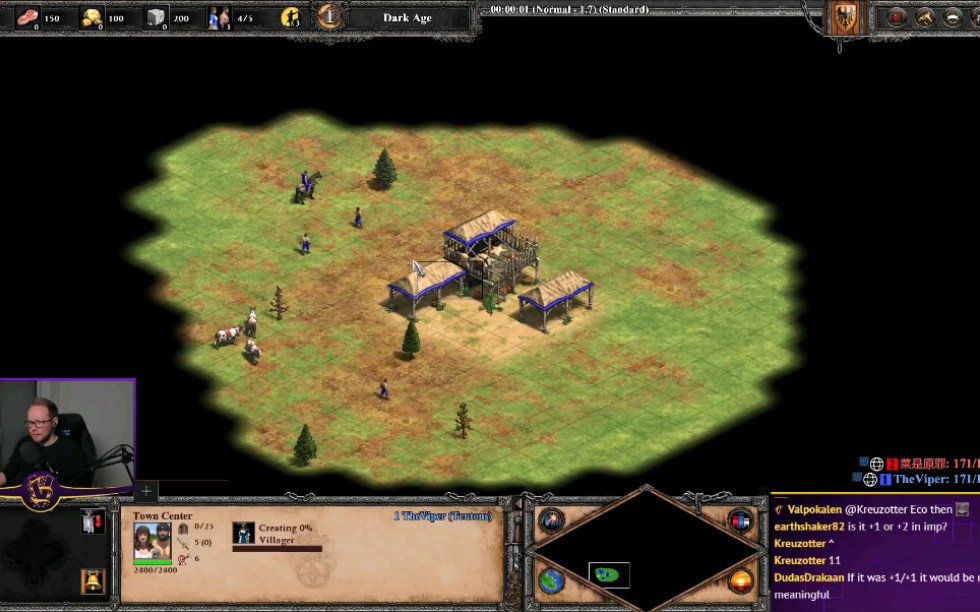Open the red and blue bars statistics button
Screen dimensions: 980x612
(740, 520)
